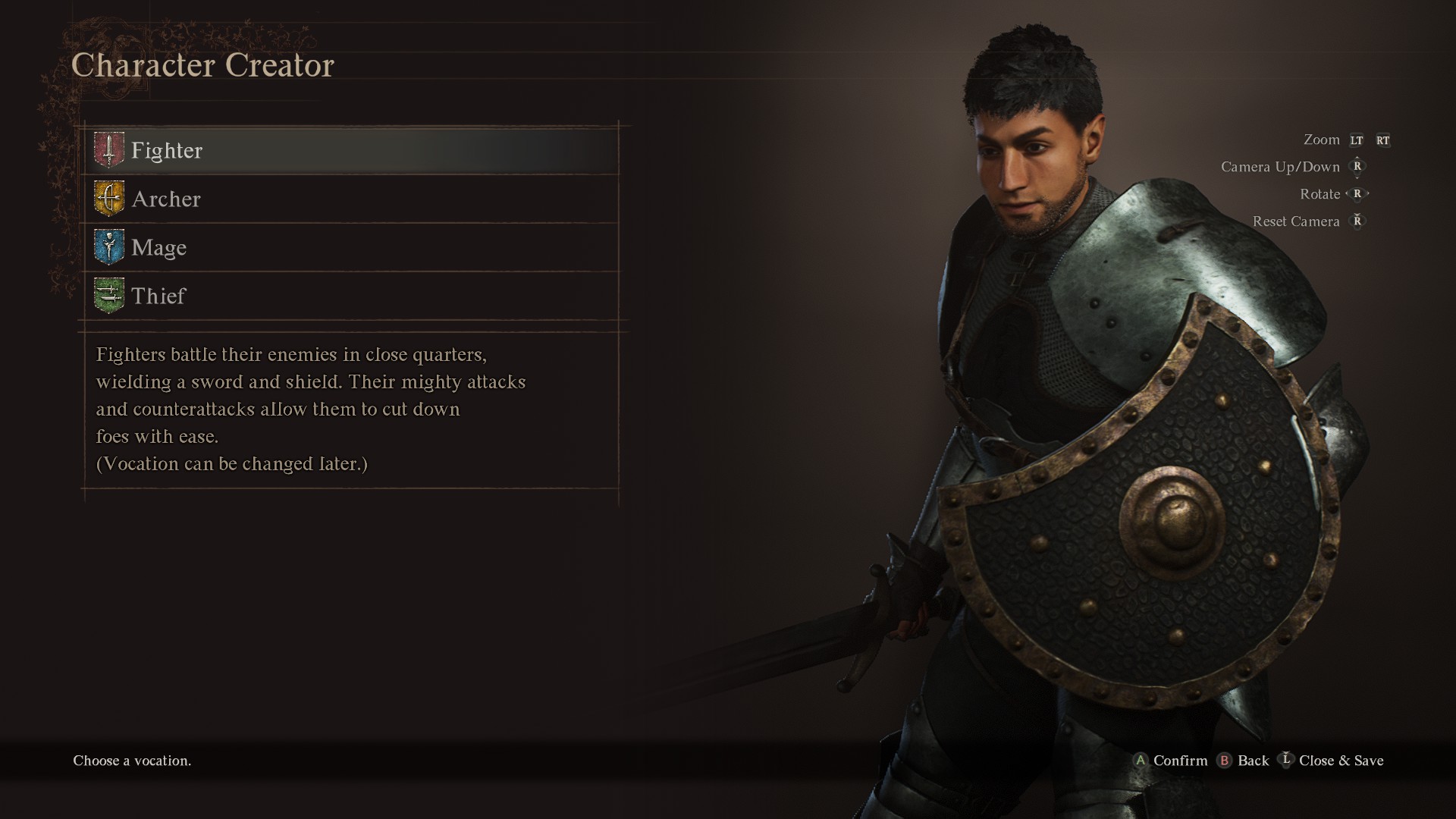Select the Fighter vocation
This screenshot has width=1456, height=819.
[167, 150]
